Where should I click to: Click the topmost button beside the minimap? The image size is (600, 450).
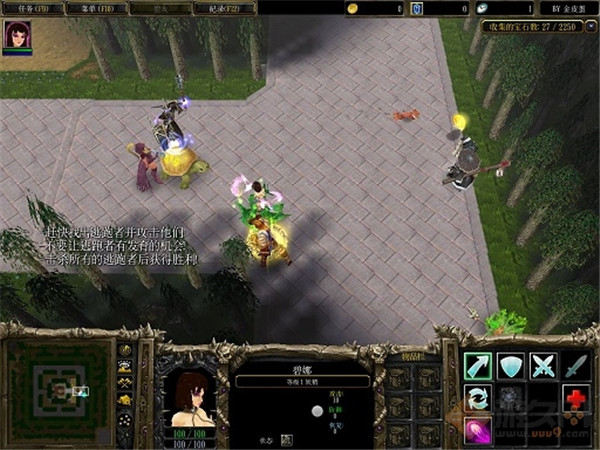click(x=125, y=350)
